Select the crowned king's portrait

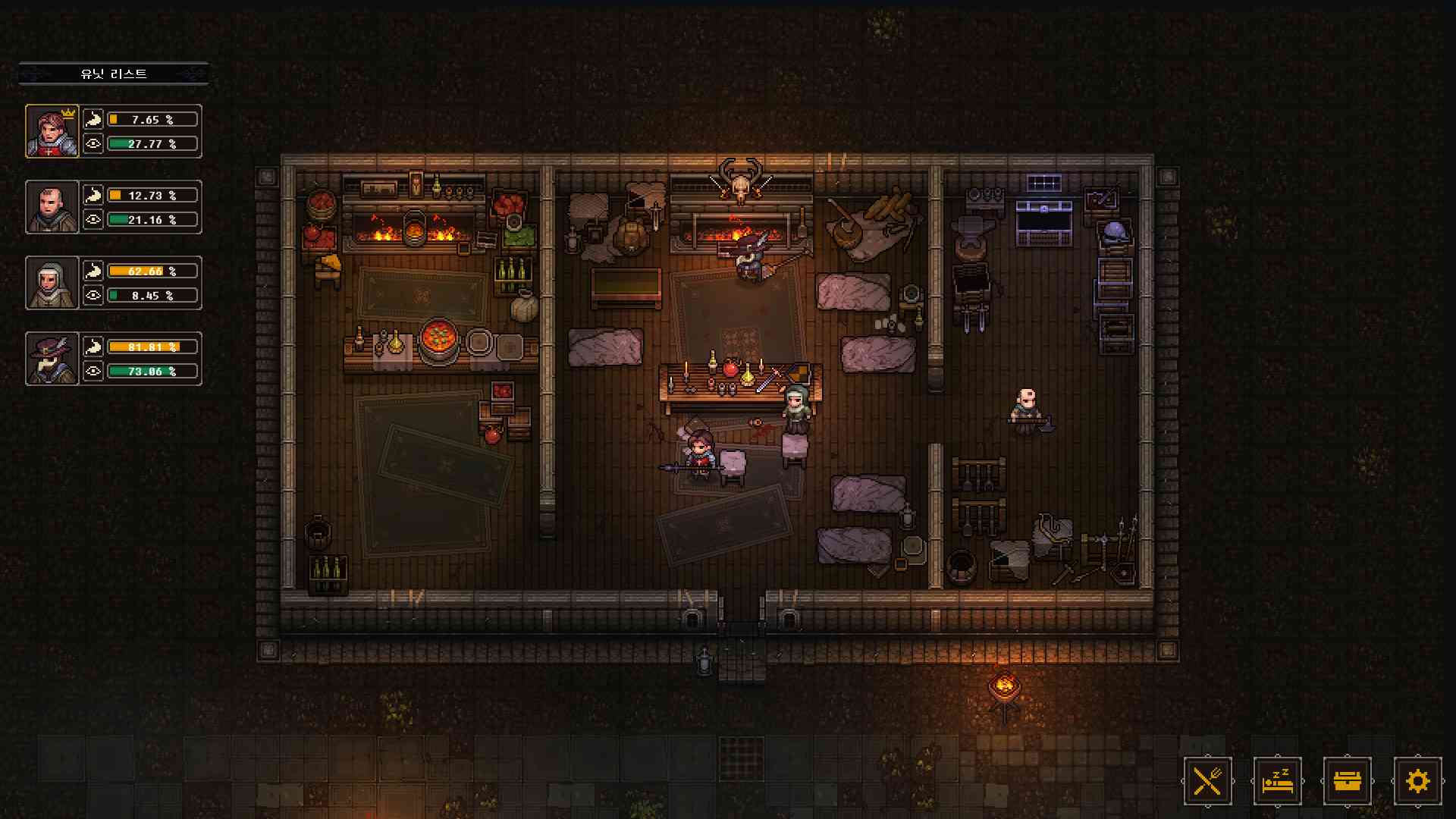[x=52, y=131]
